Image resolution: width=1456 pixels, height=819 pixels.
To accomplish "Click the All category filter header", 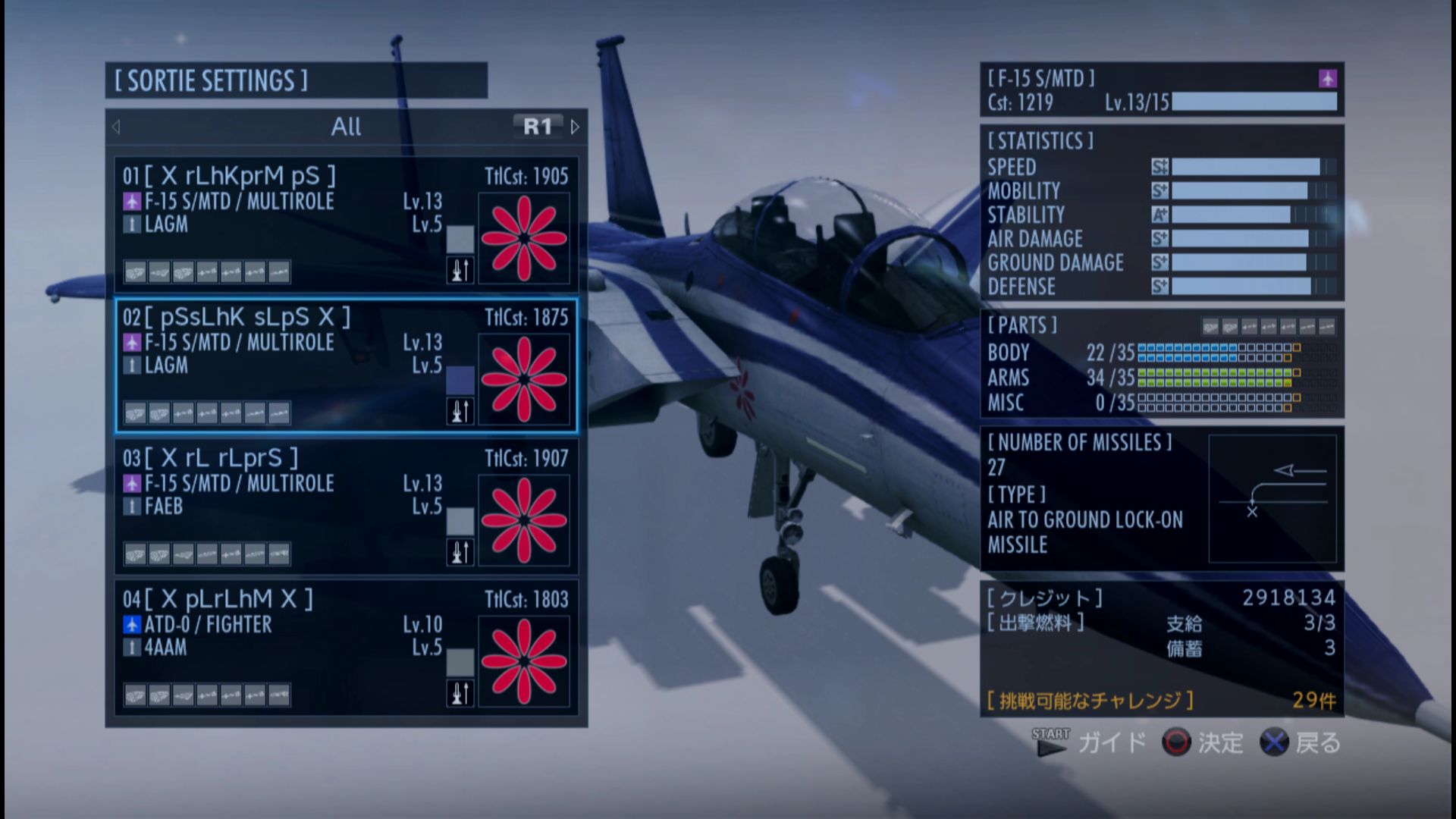I will coord(346,127).
